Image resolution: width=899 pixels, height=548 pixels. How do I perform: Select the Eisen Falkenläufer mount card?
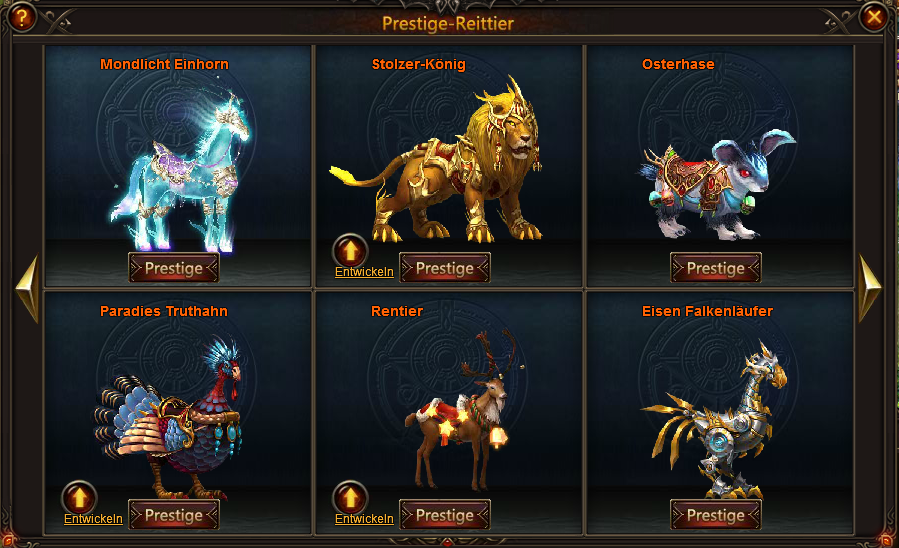pos(718,405)
